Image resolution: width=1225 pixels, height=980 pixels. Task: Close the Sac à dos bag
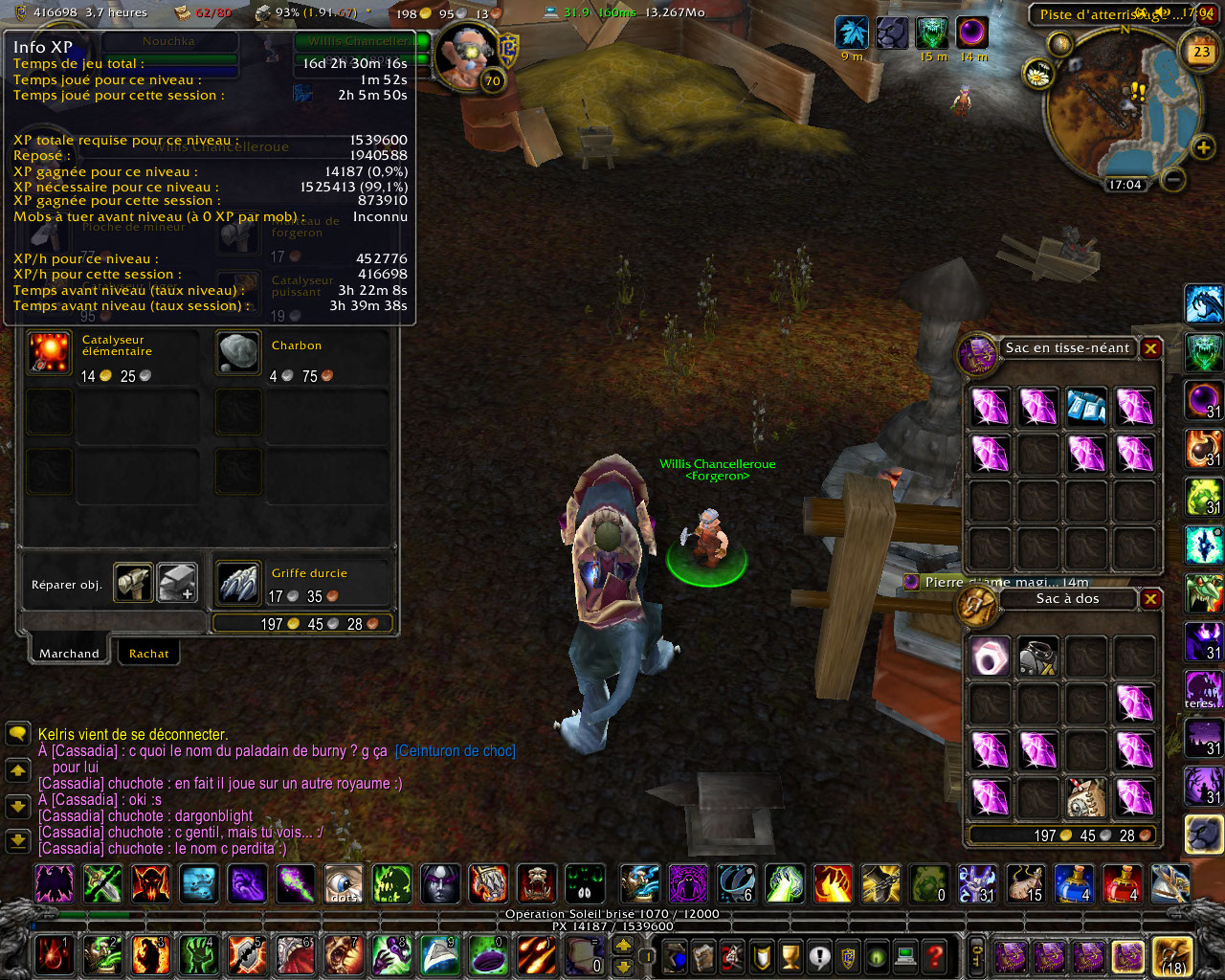(x=1150, y=599)
